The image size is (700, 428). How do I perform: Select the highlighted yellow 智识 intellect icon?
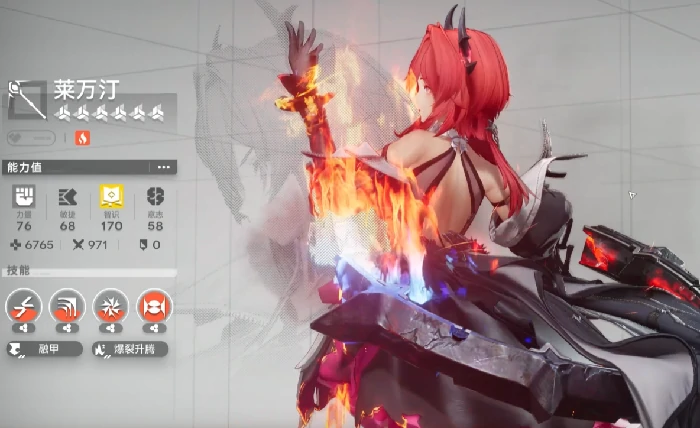[x=111, y=196]
